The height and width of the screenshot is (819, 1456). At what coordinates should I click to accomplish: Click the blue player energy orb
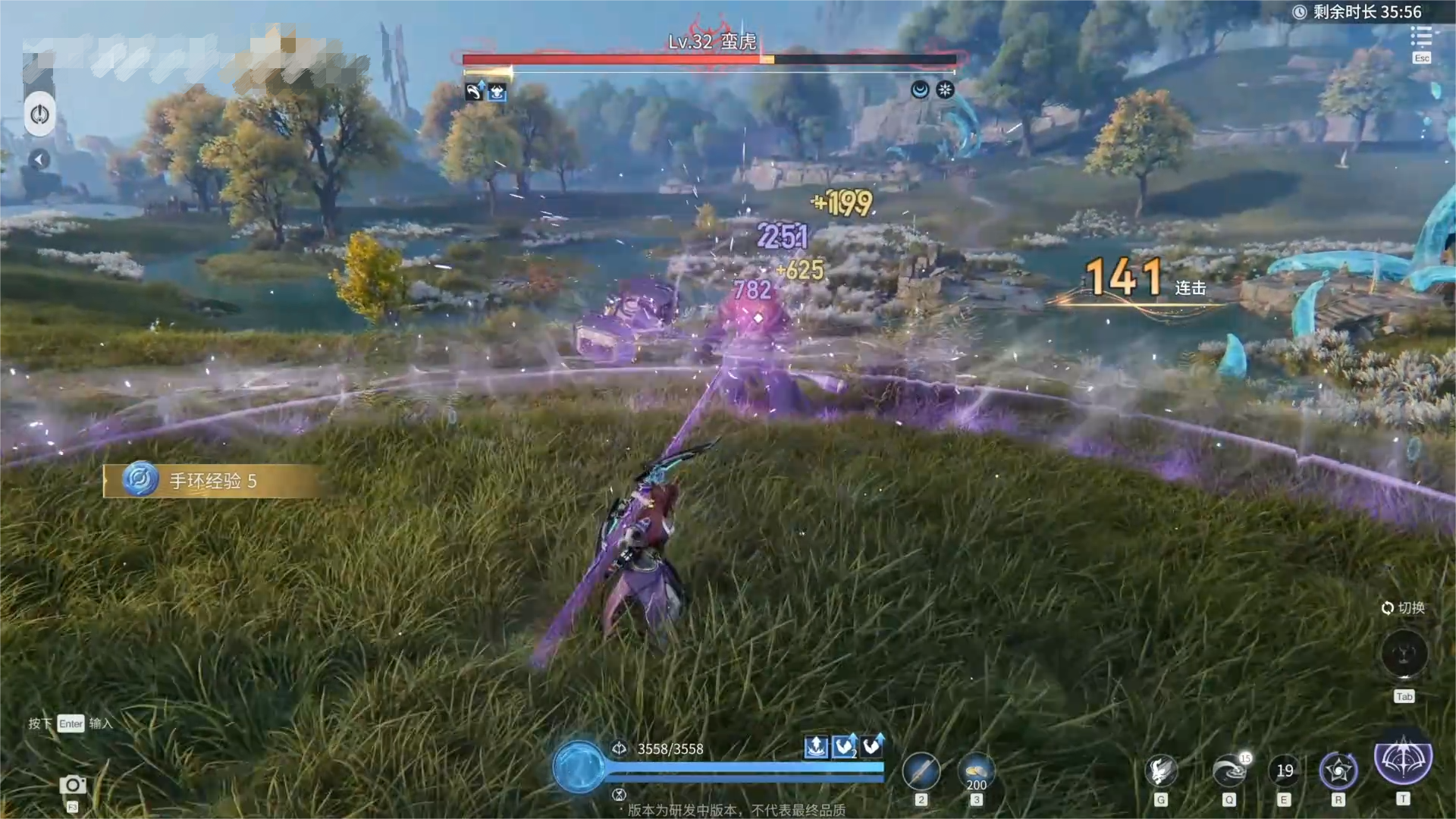coord(578,767)
